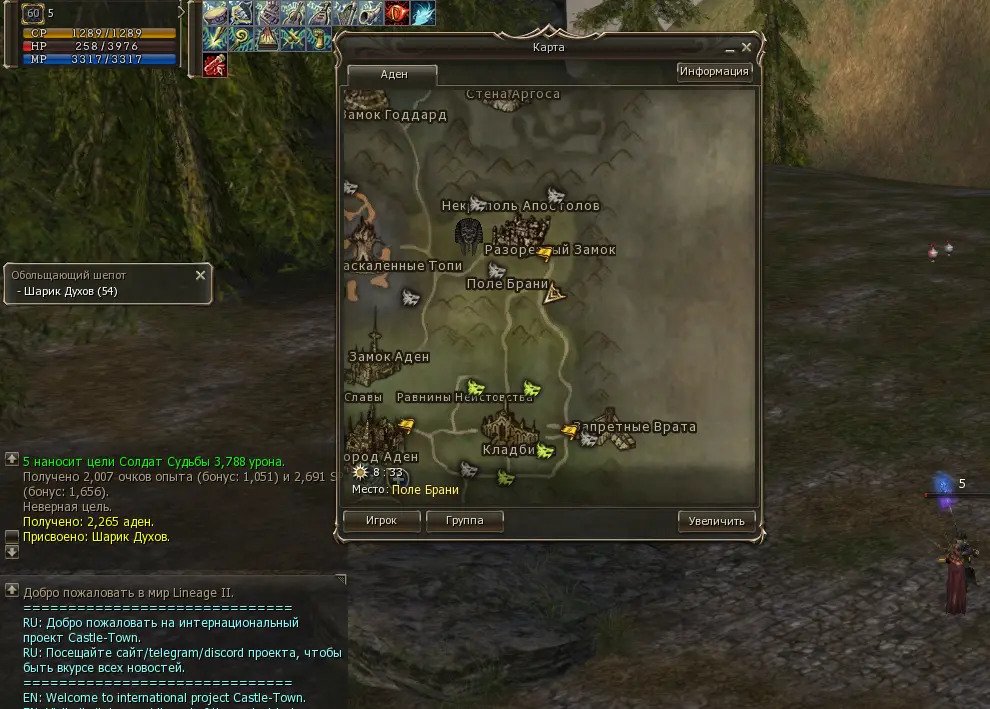Switch to the Аден map tab
The width and height of the screenshot is (990, 709).
[x=393, y=75]
